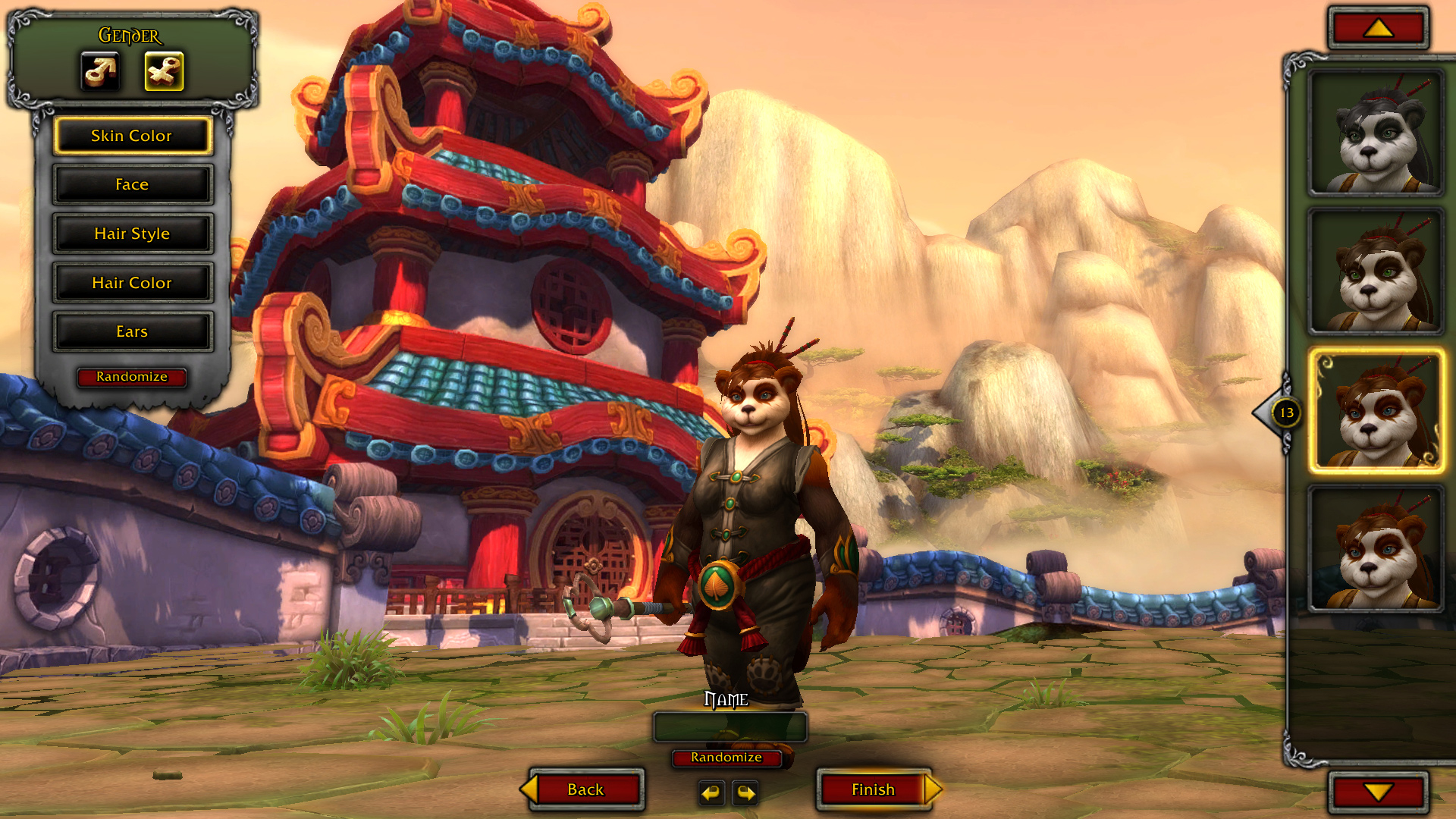This screenshot has width=1456, height=819.
Task: Select the highlighted red-brown fur thumbnail
Action: point(1376,411)
